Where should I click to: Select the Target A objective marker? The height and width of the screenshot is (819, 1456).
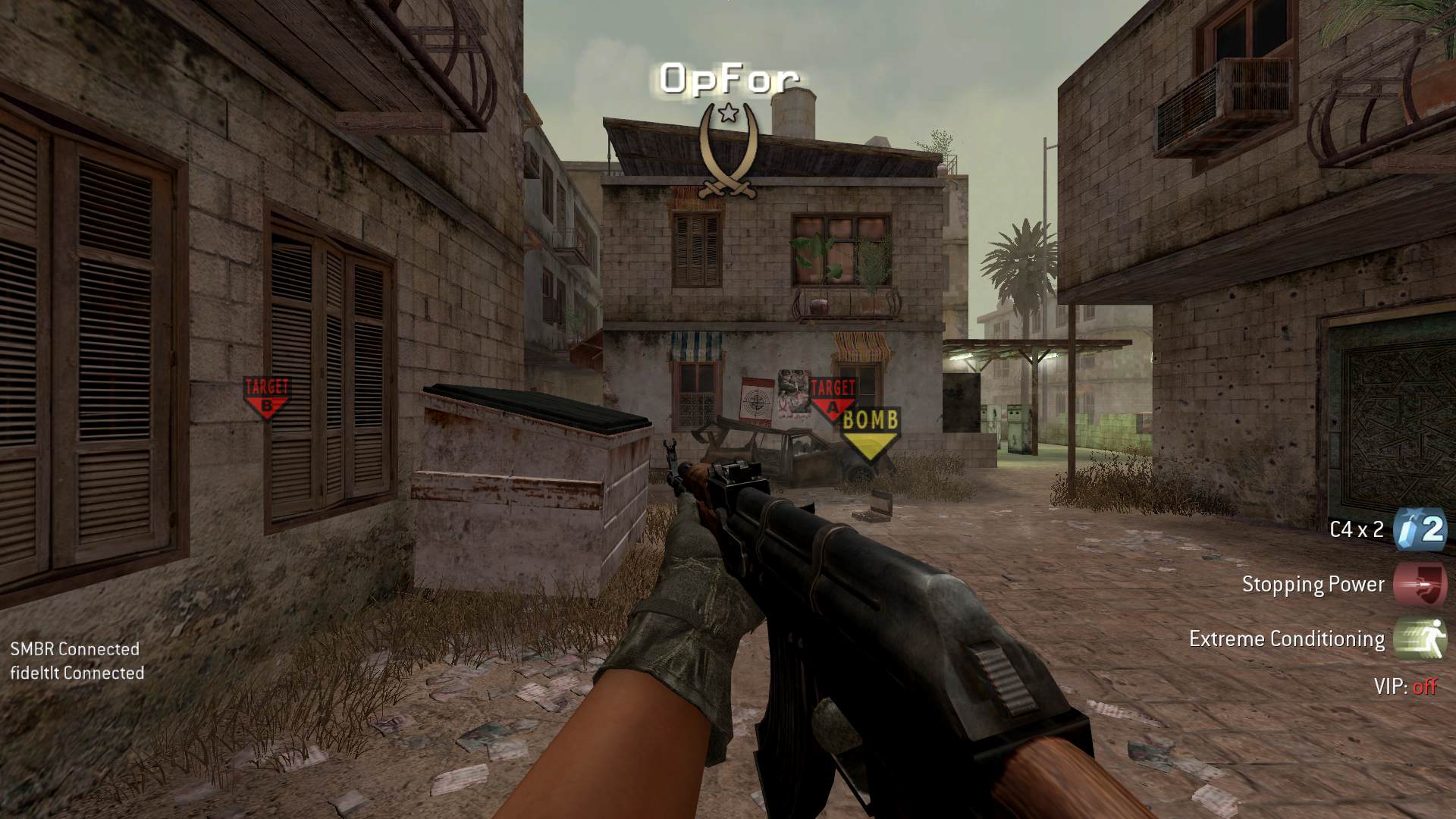click(832, 398)
